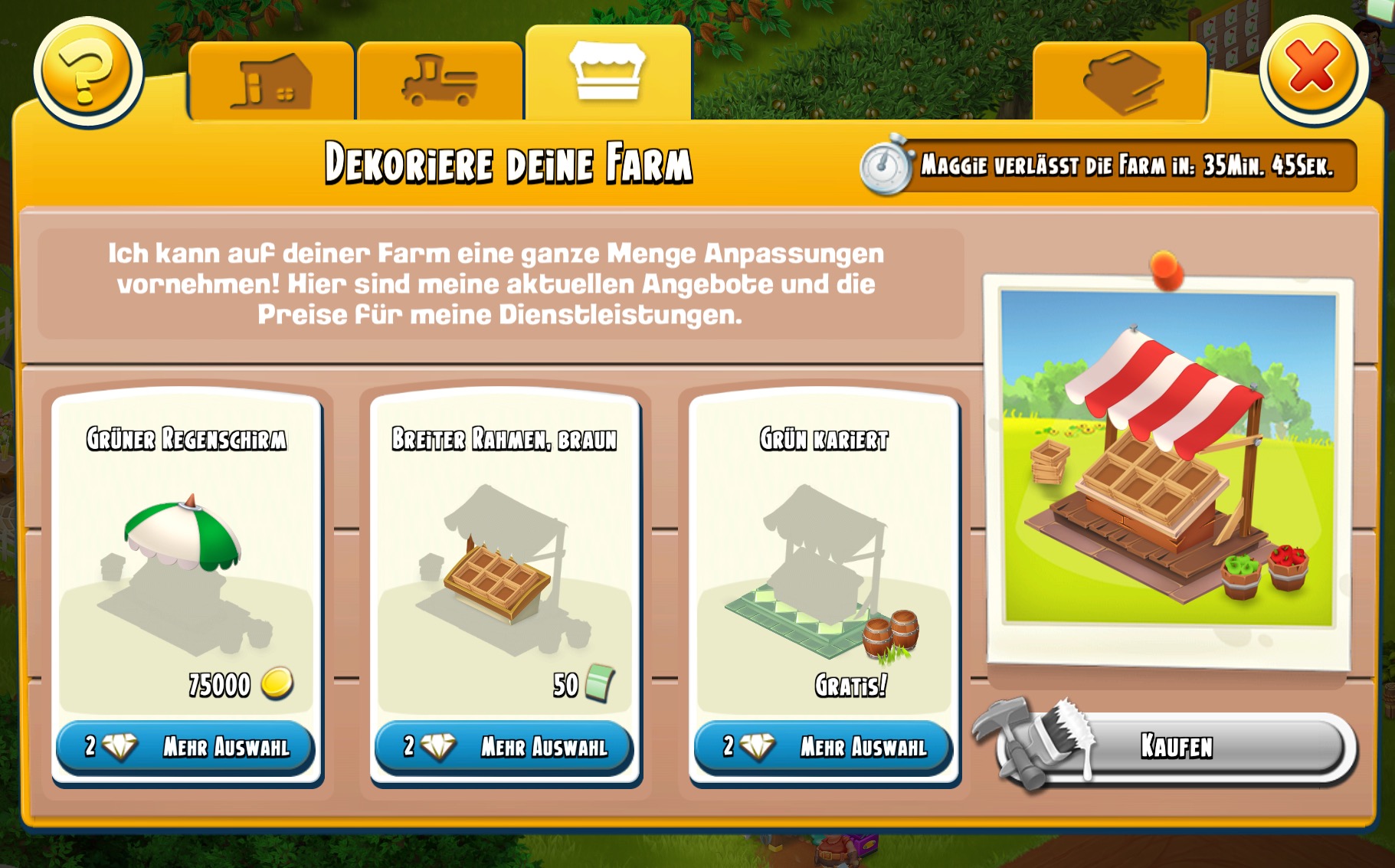
Task: Switch to the truck tab
Action: pyautogui.click(x=440, y=82)
